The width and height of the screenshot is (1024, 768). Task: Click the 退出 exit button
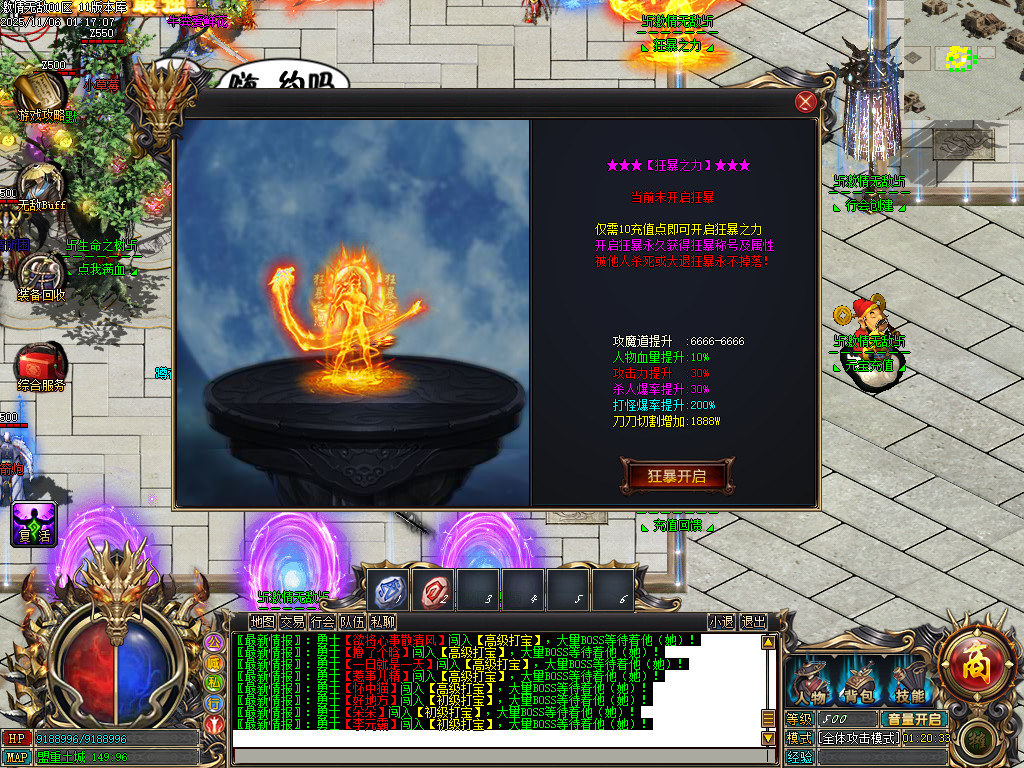click(x=753, y=621)
